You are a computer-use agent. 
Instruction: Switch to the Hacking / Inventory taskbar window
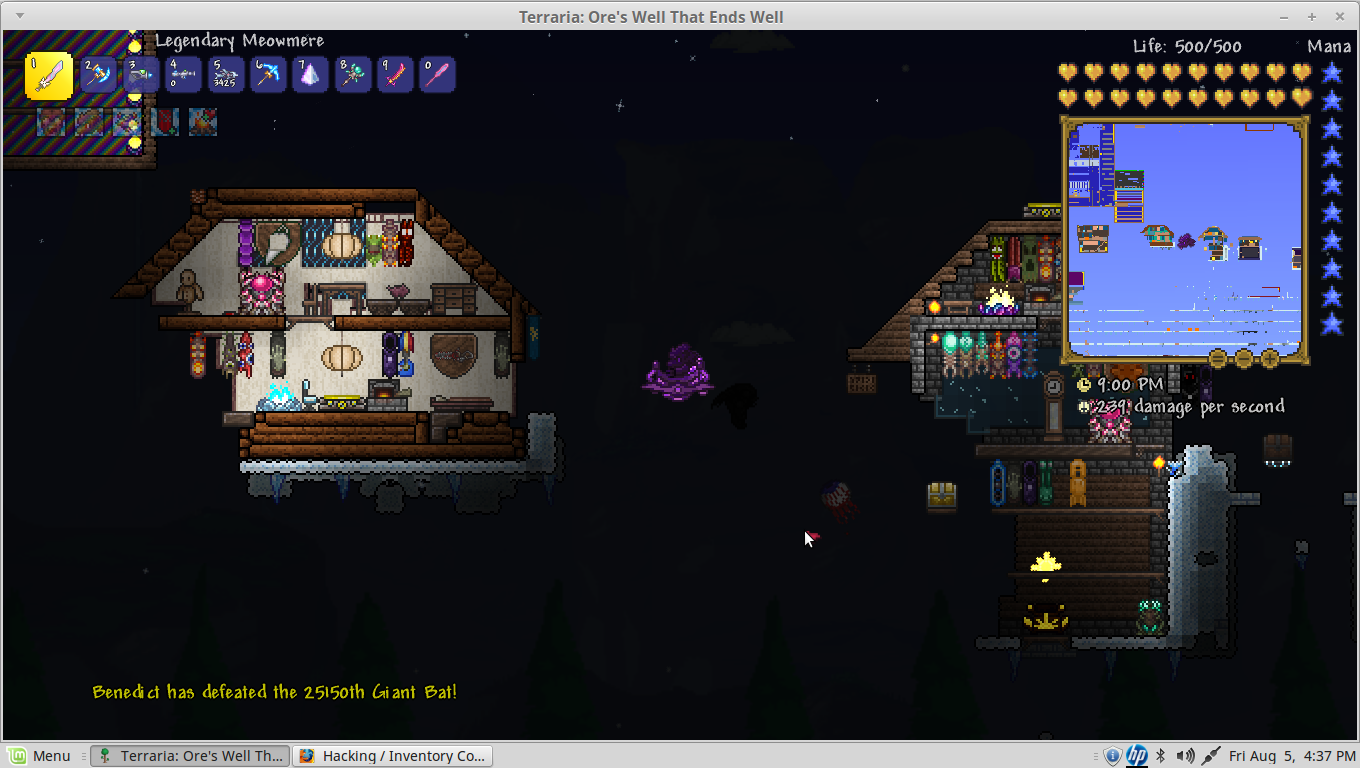click(x=392, y=756)
